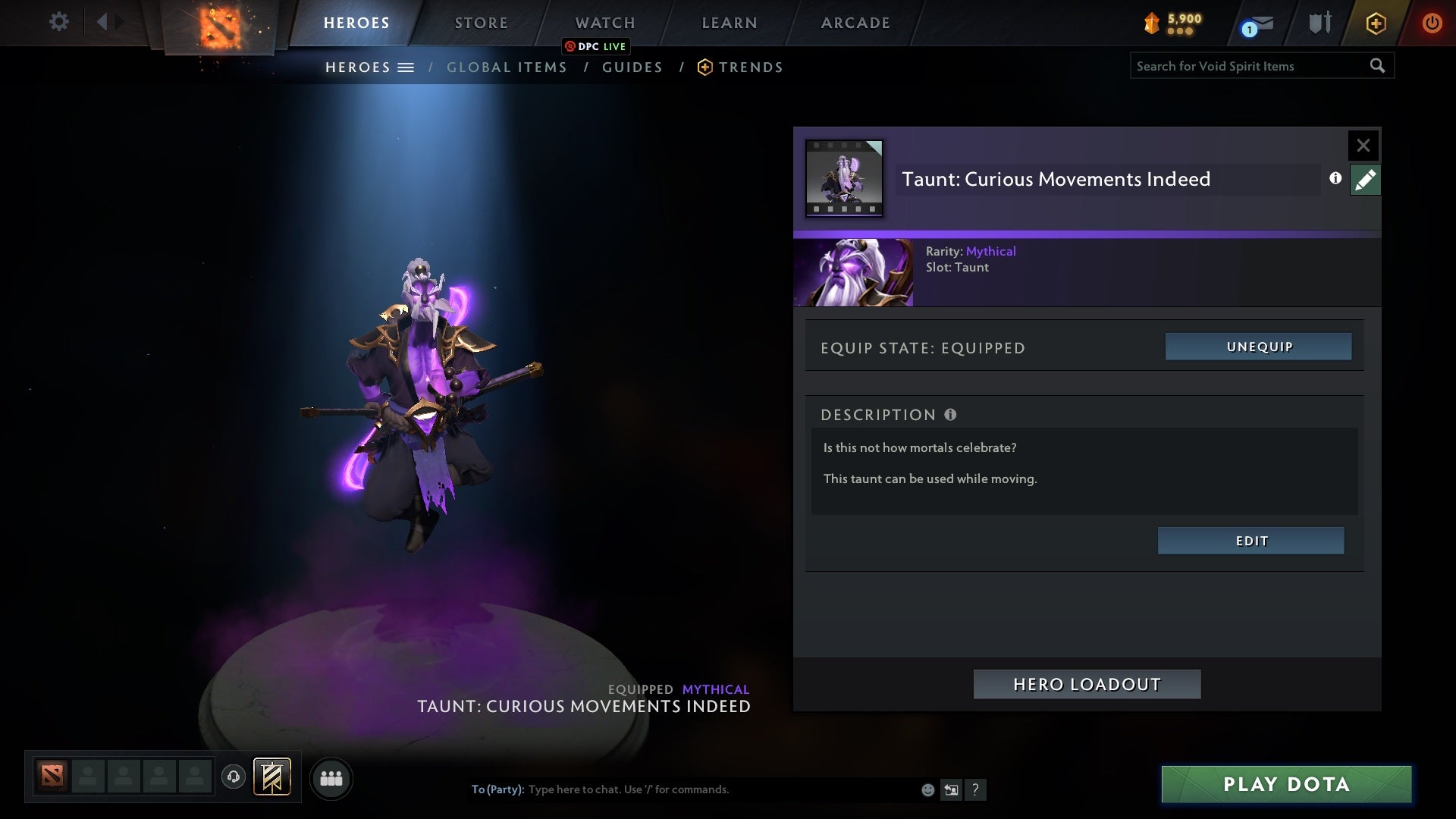Click the power/logout icon
1456x819 pixels.
point(1431,23)
